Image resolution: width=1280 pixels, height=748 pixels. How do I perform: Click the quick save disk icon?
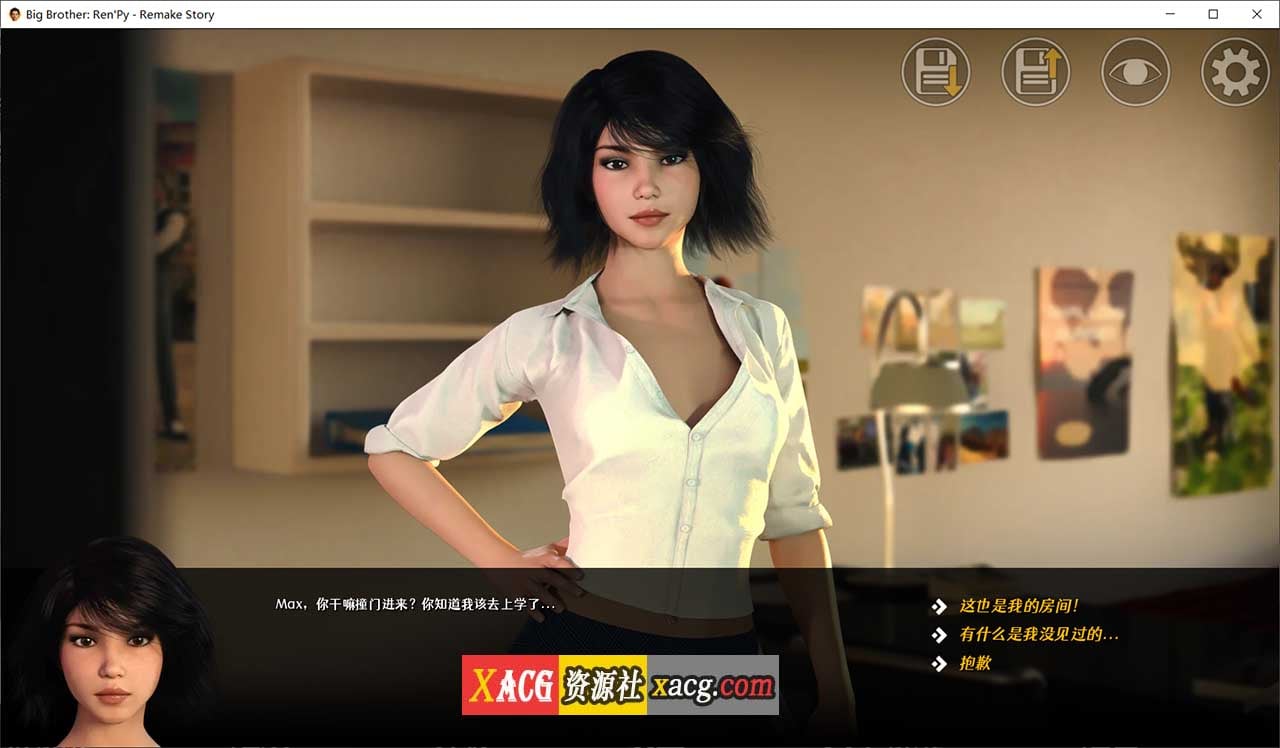click(935, 71)
